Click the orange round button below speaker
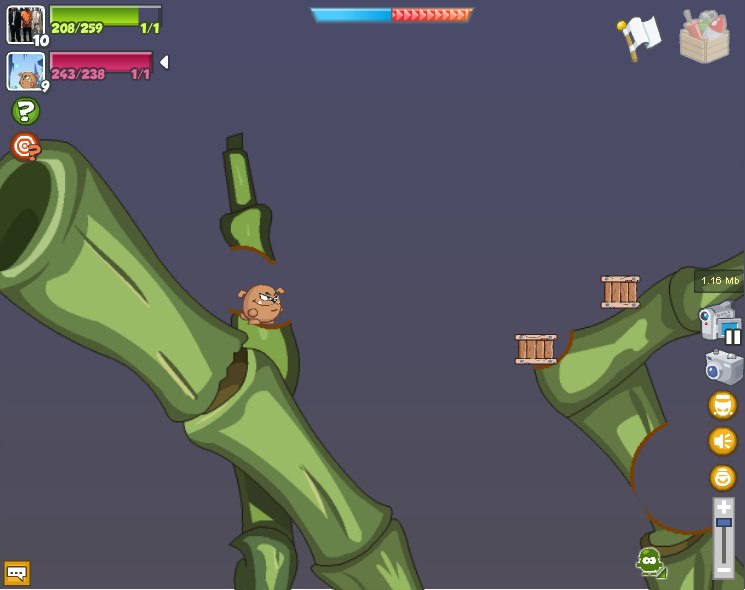Screen dimensions: 745x590 click(x=722, y=477)
